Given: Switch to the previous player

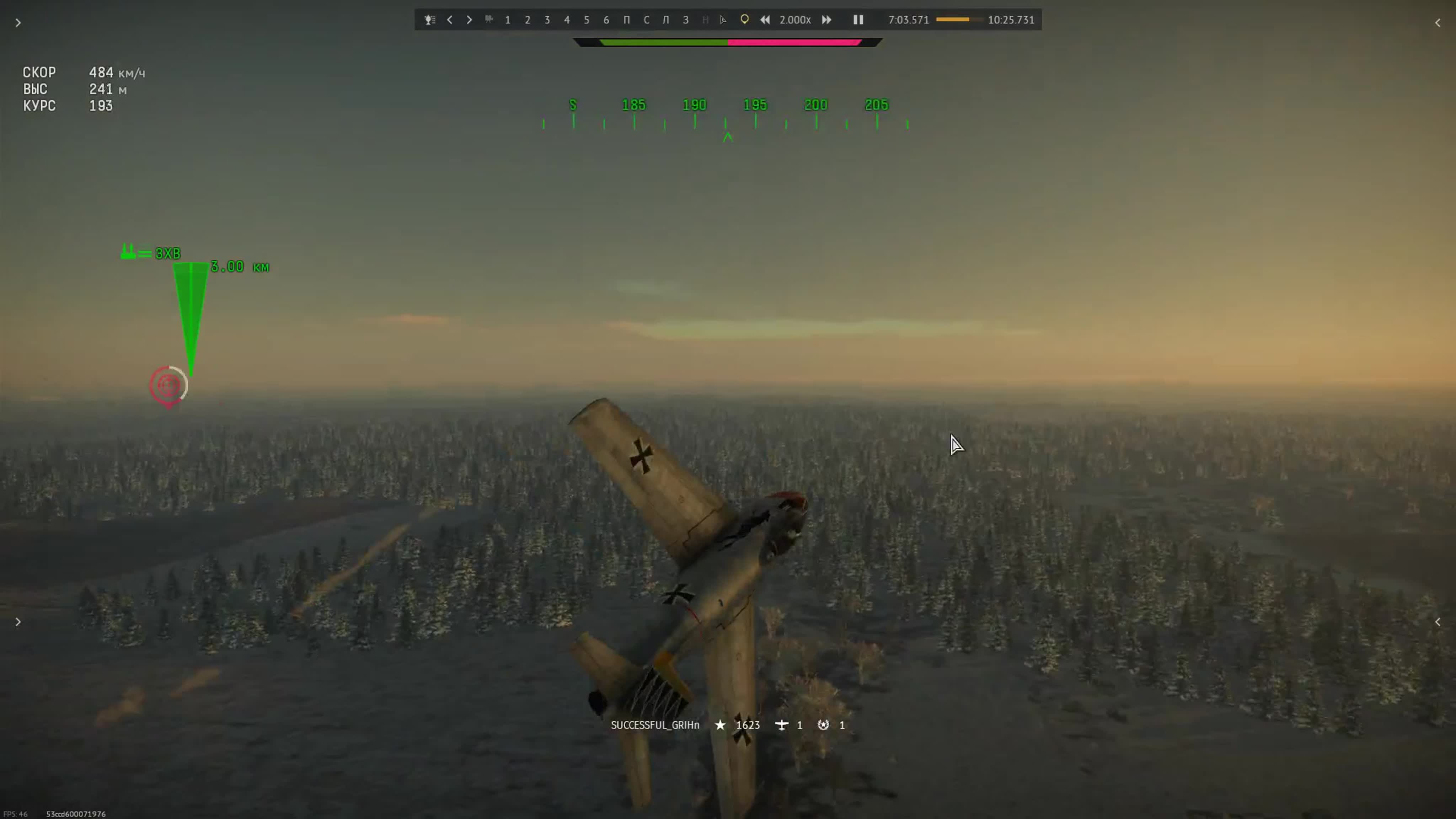Looking at the screenshot, I should point(450,20).
